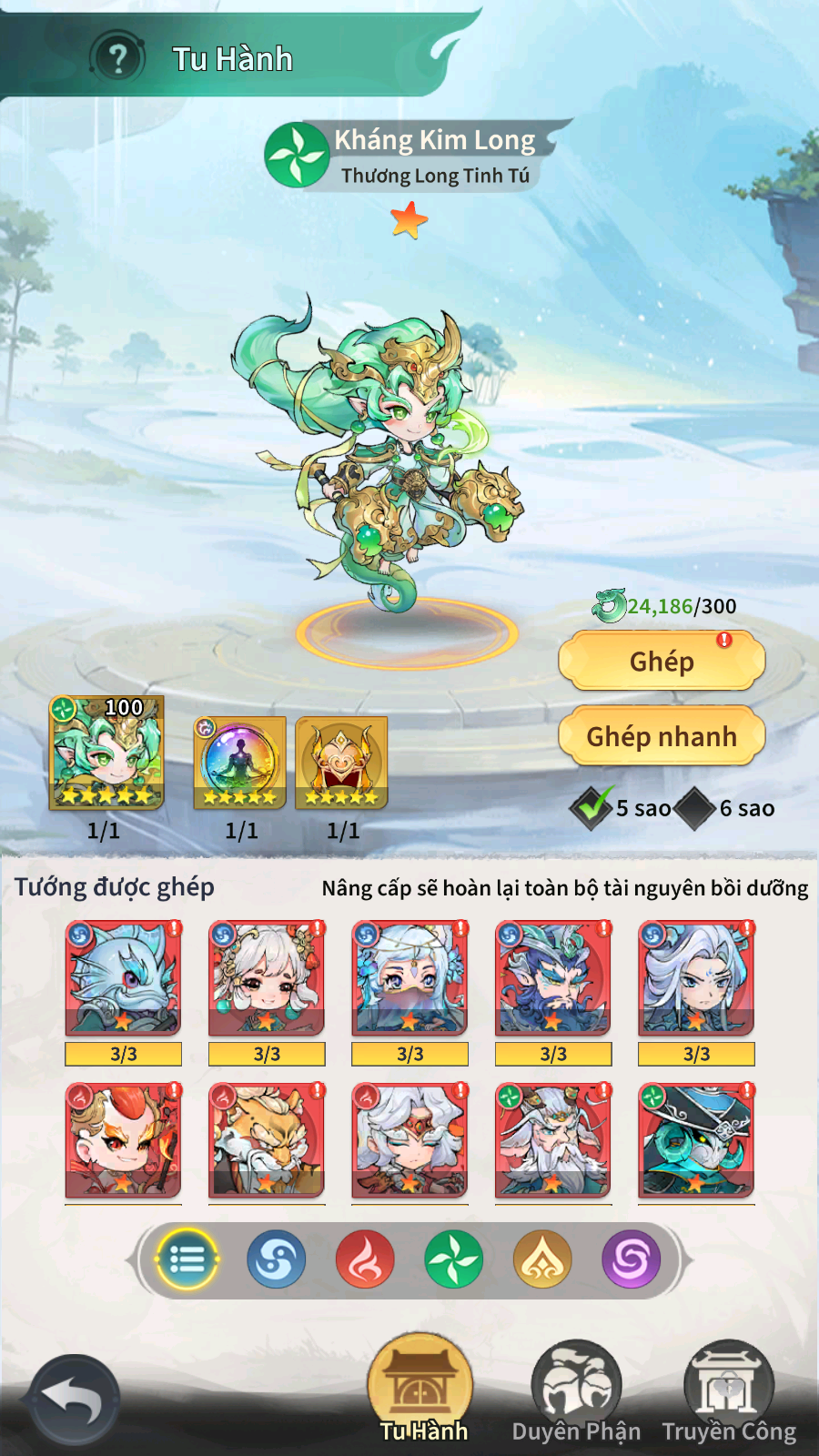Select the level 100 green-haired hero material

(106, 753)
